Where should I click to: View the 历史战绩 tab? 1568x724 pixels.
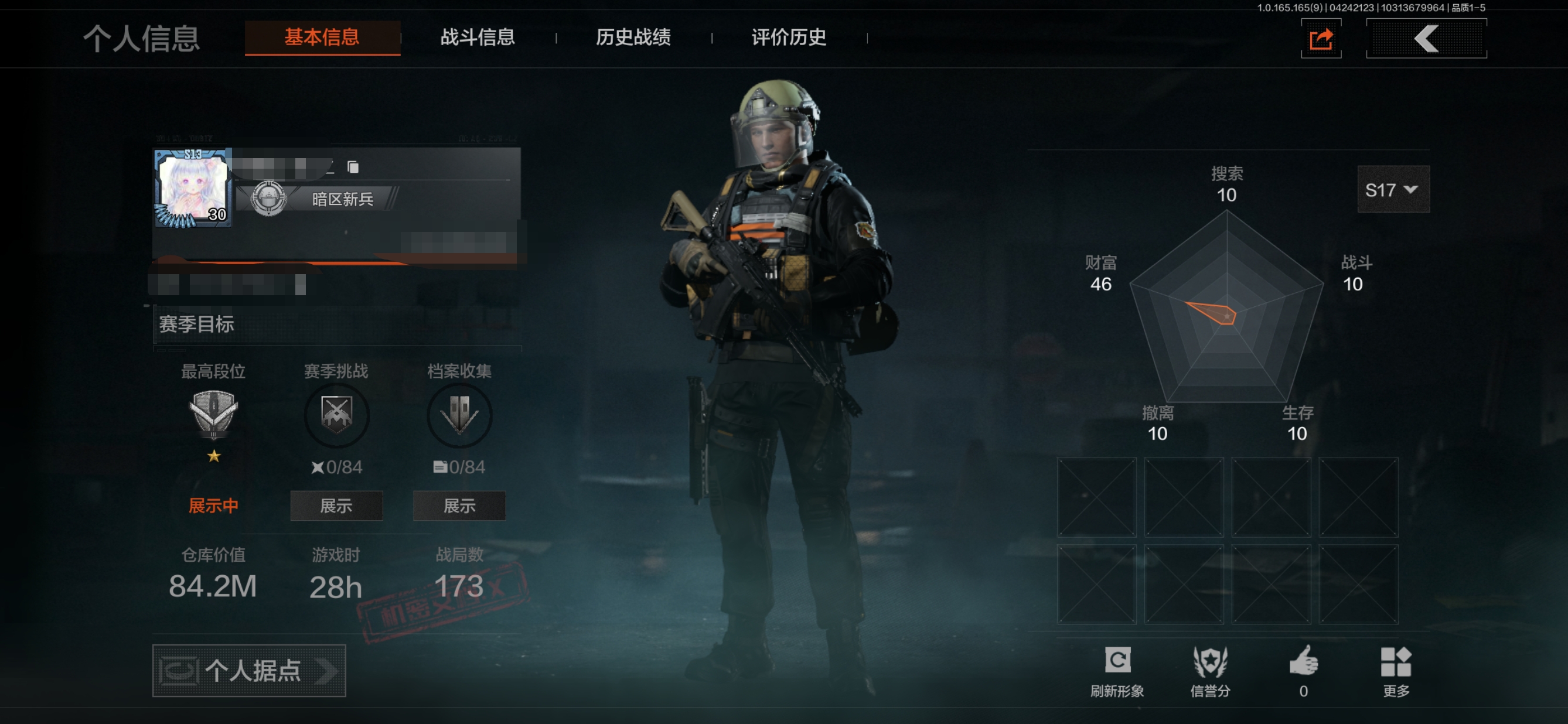(x=633, y=37)
